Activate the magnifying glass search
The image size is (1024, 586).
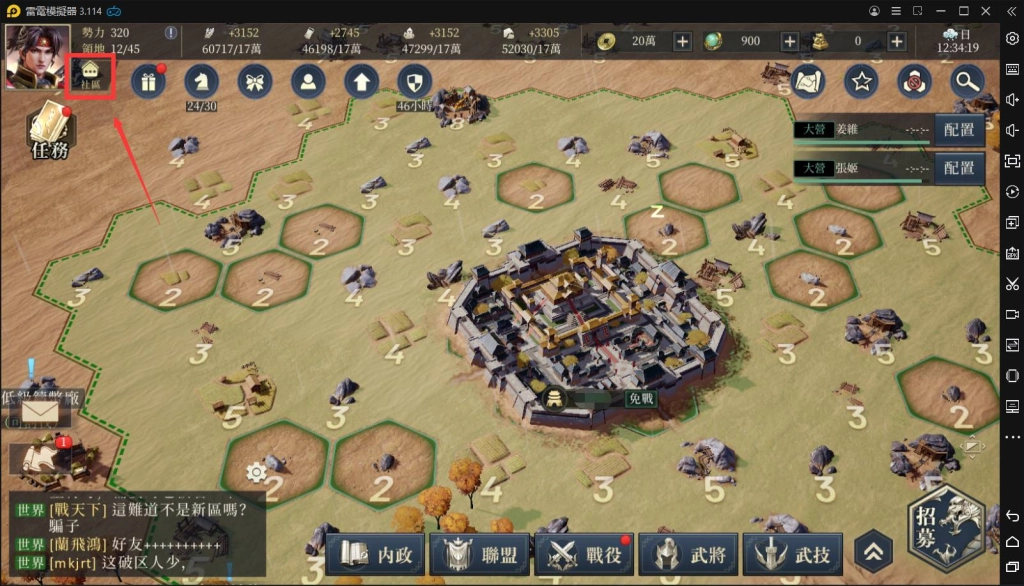point(967,81)
